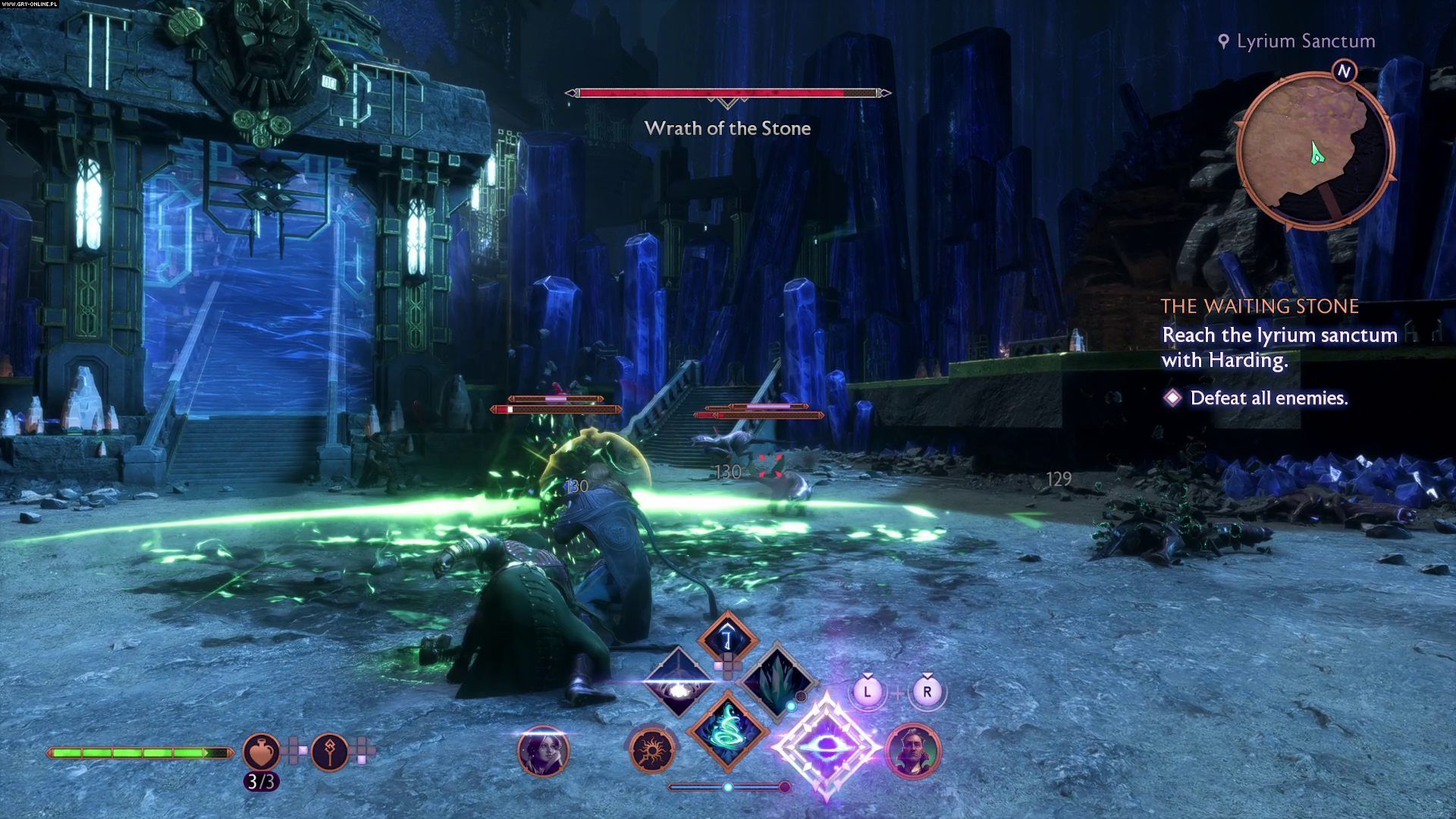Choose the female companion portrait
1456x819 pixels.
[543, 751]
